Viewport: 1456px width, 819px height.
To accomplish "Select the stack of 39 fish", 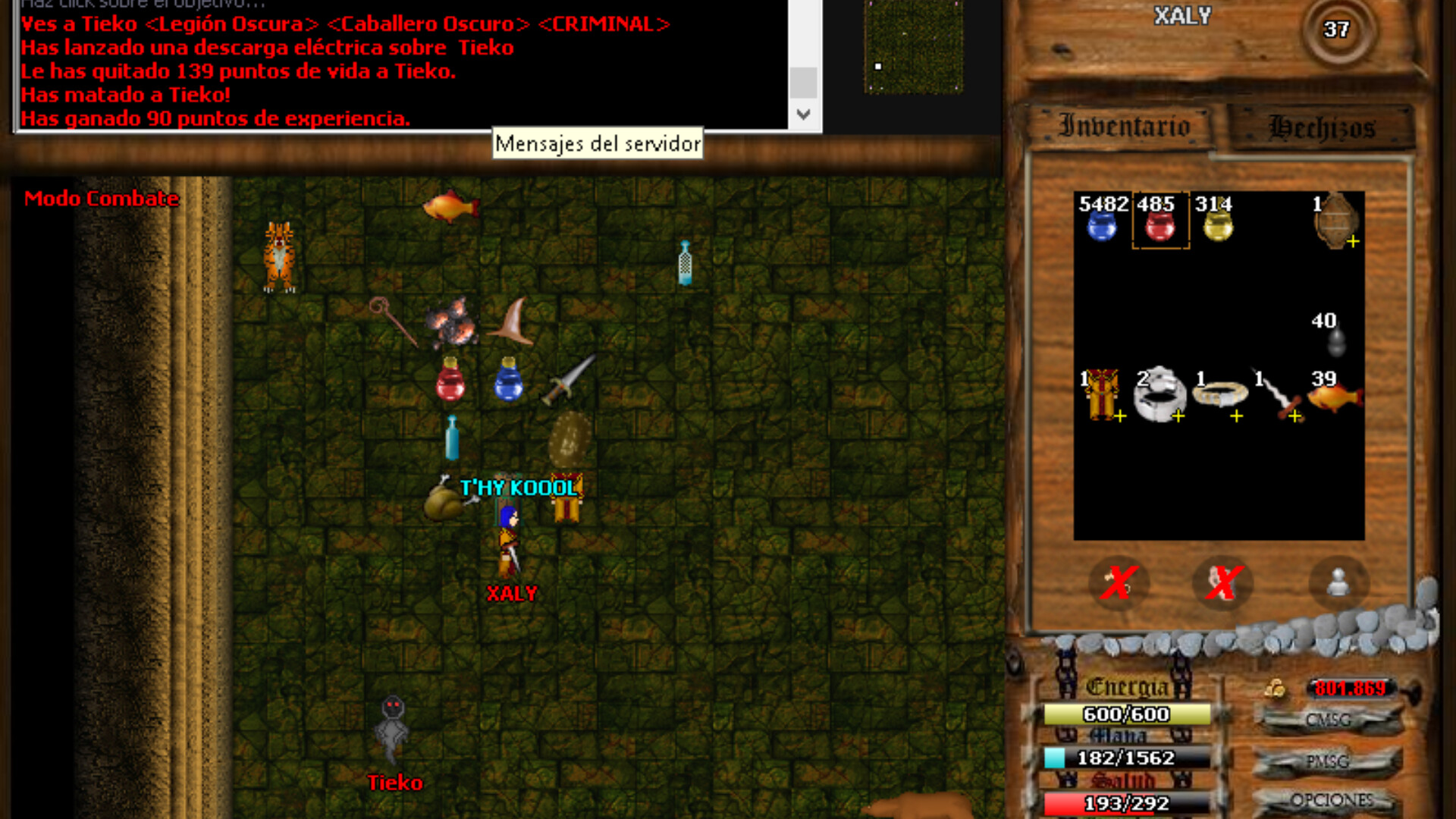I will coord(1336,398).
